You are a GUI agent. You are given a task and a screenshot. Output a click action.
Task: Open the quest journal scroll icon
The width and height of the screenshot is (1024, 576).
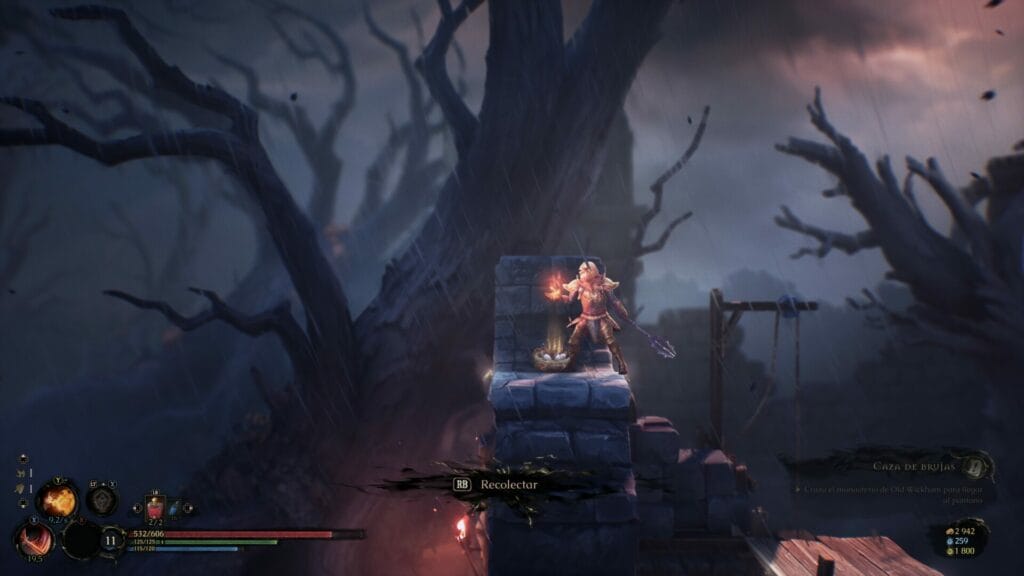pos(977,465)
